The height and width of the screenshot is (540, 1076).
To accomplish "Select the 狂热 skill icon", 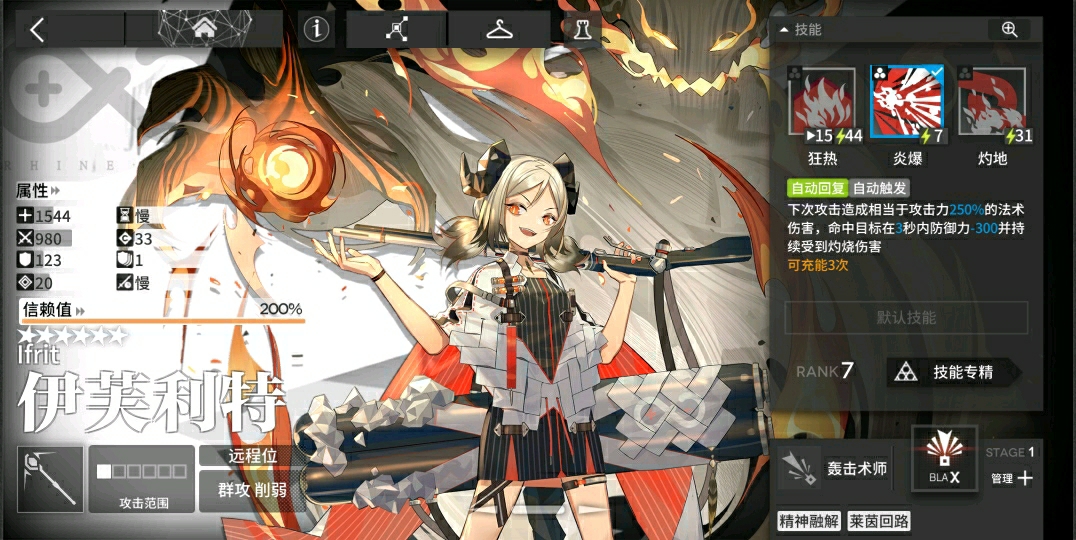I will (823, 103).
